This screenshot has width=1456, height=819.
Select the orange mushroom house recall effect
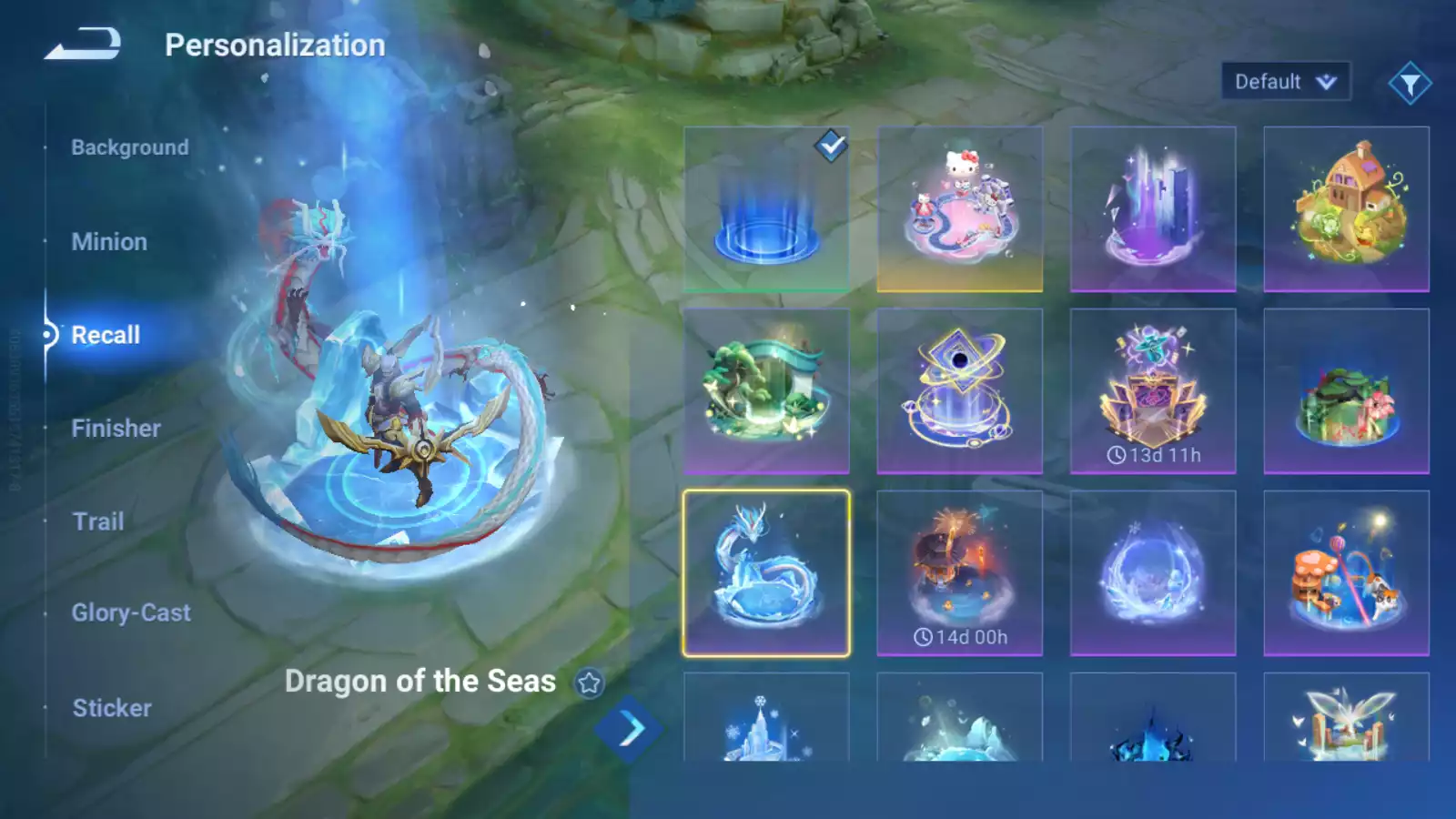(x=1347, y=573)
